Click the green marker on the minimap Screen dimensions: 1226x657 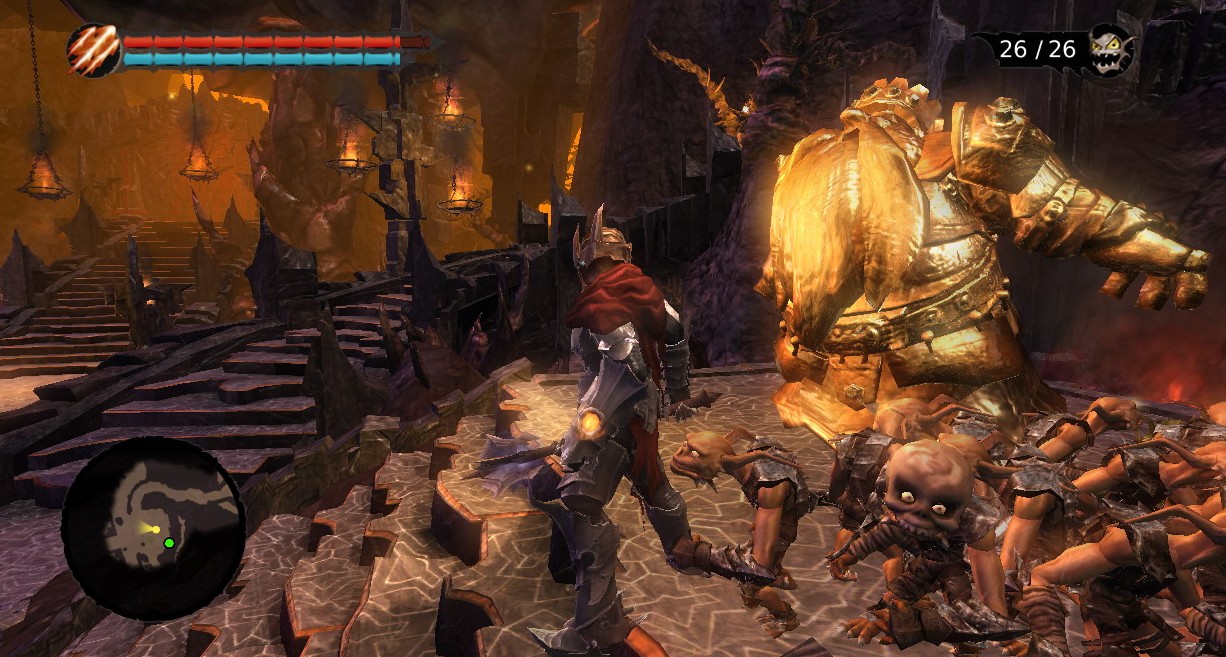(x=169, y=543)
